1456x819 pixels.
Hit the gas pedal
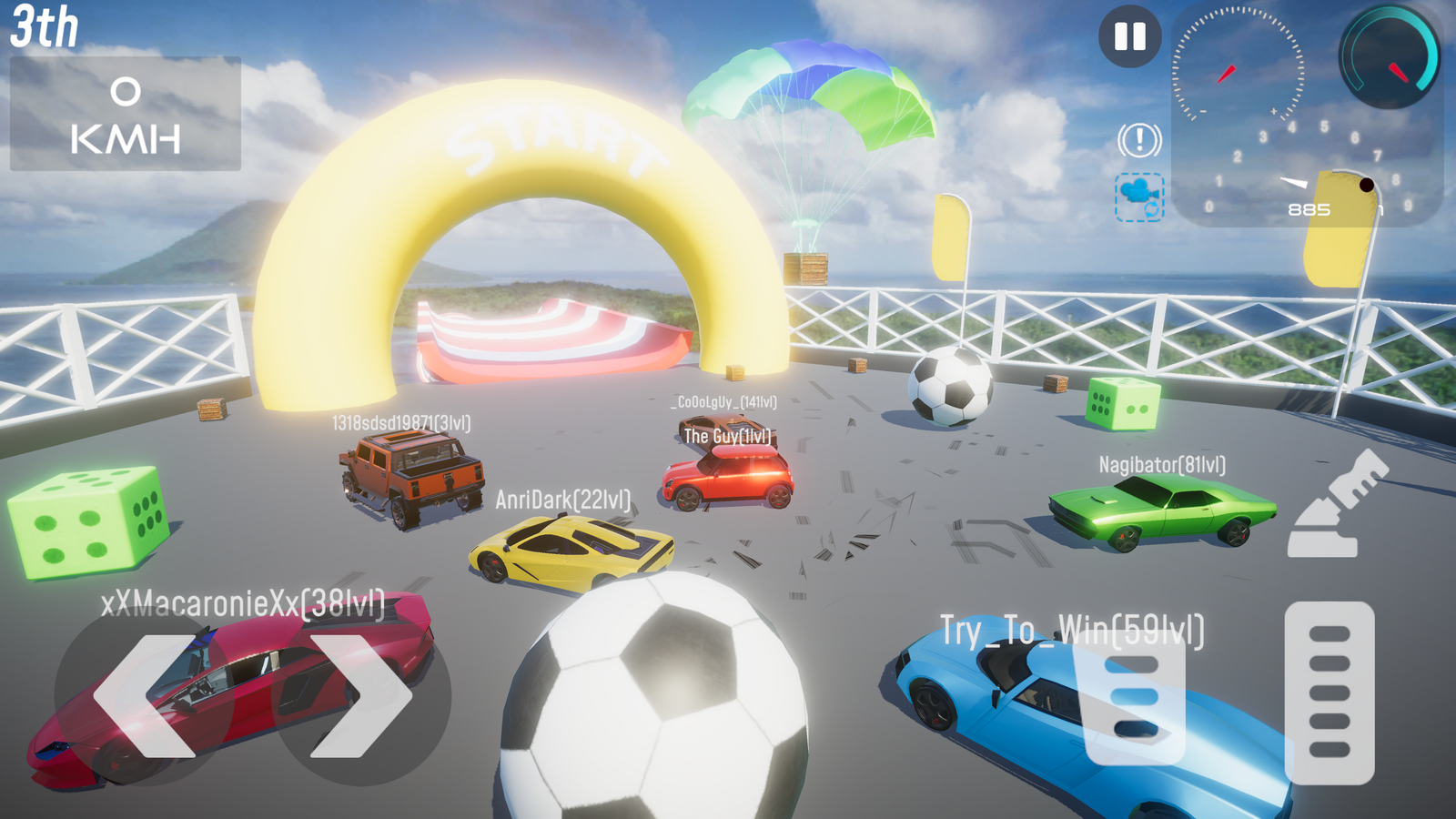(1329, 693)
